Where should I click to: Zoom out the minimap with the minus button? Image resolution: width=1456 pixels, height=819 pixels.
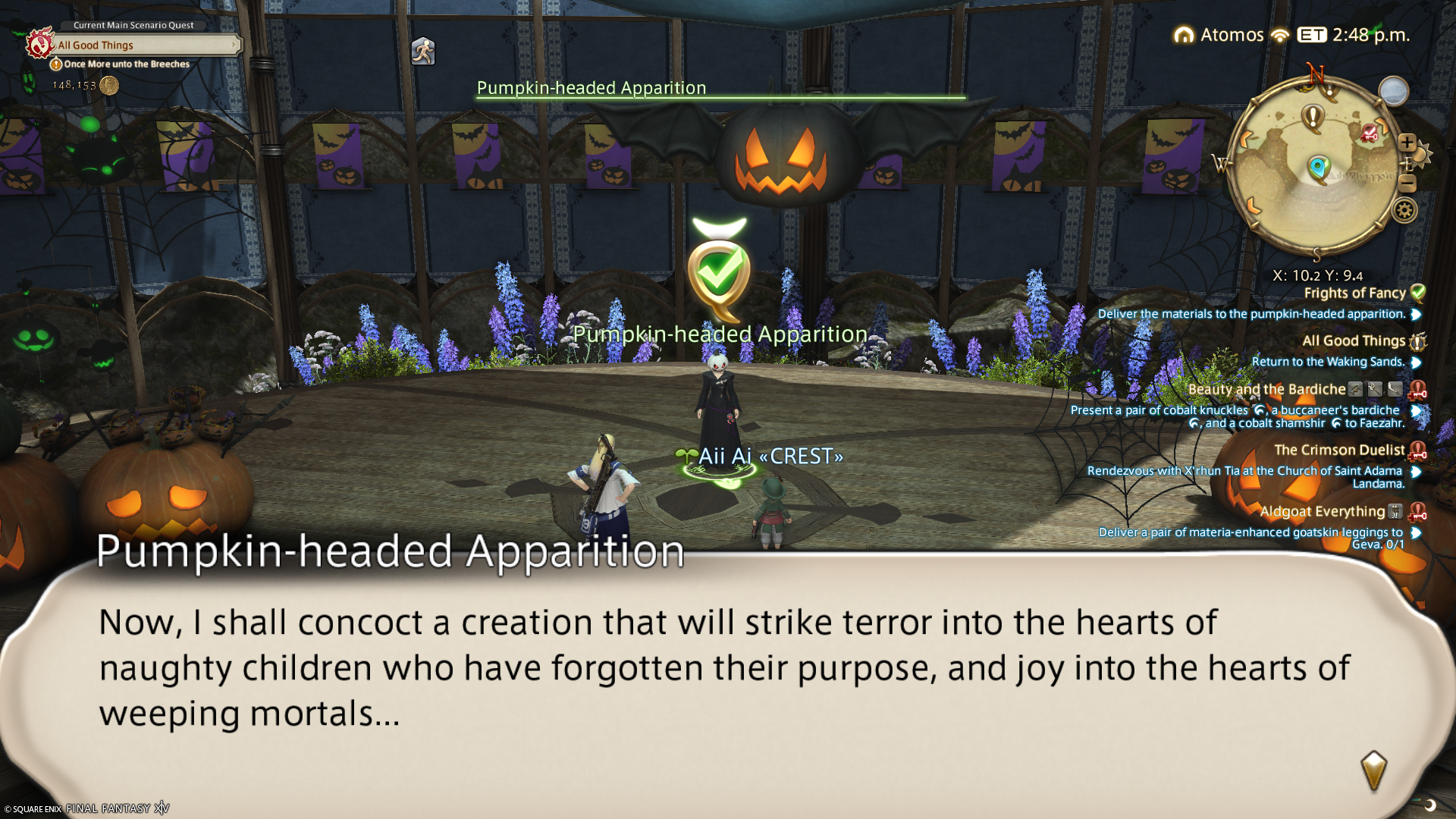1407,184
